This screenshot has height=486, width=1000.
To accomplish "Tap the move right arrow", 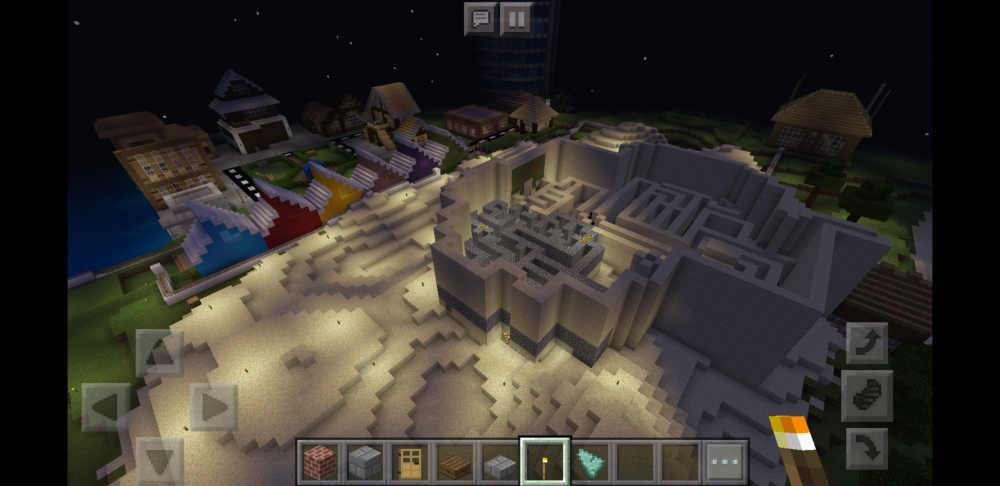I will pos(213,407).
